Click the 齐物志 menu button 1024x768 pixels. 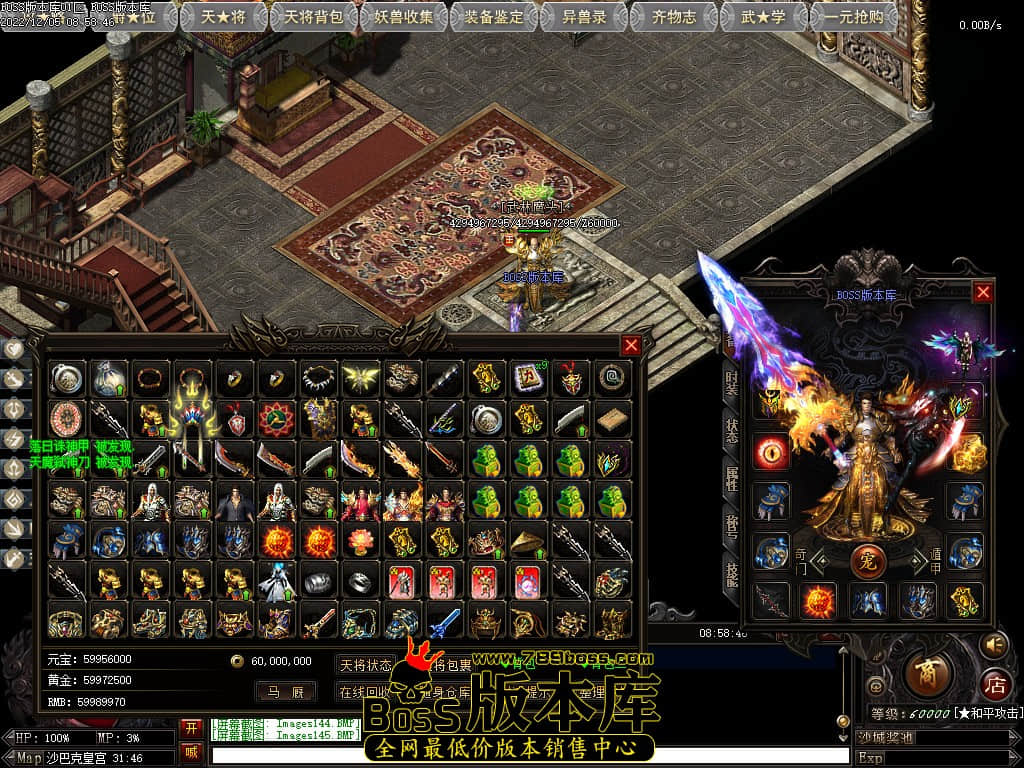[x=673, y=16]
